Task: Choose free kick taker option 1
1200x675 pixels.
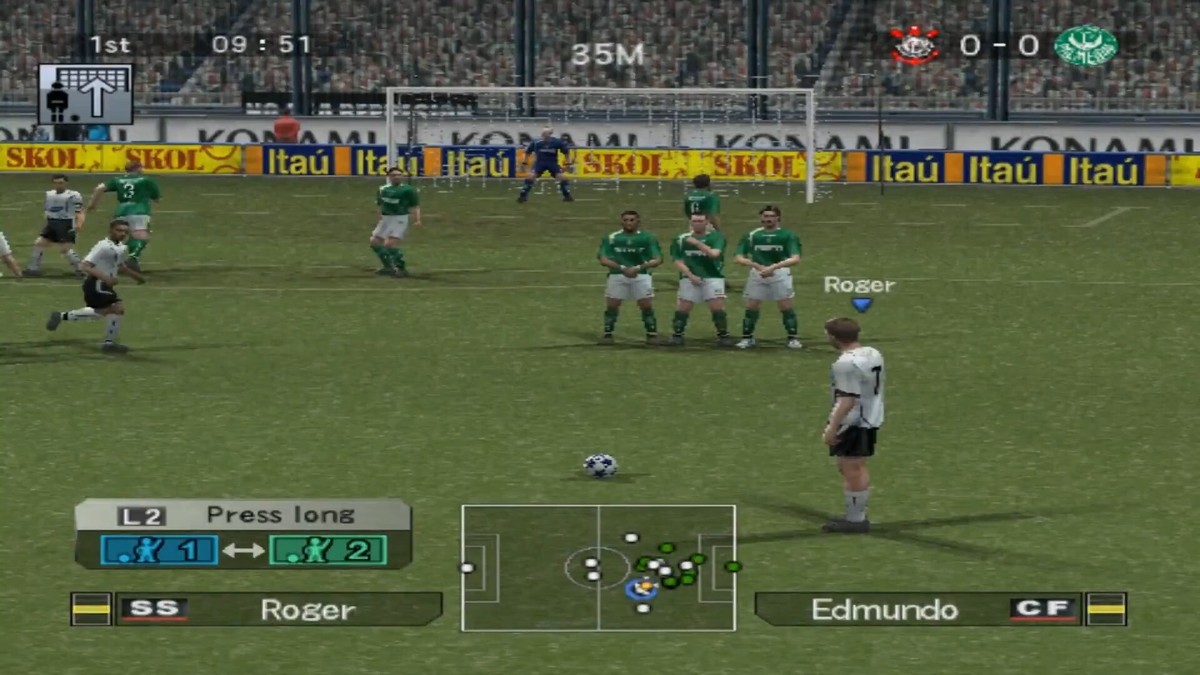Action: 159,549
